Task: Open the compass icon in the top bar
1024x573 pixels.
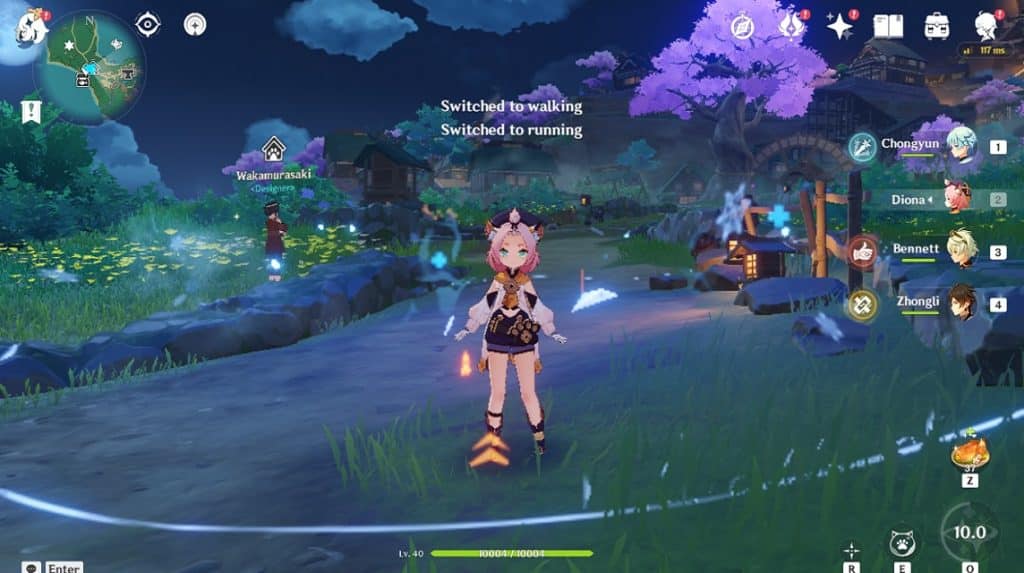Action: [x=742, y=27]
